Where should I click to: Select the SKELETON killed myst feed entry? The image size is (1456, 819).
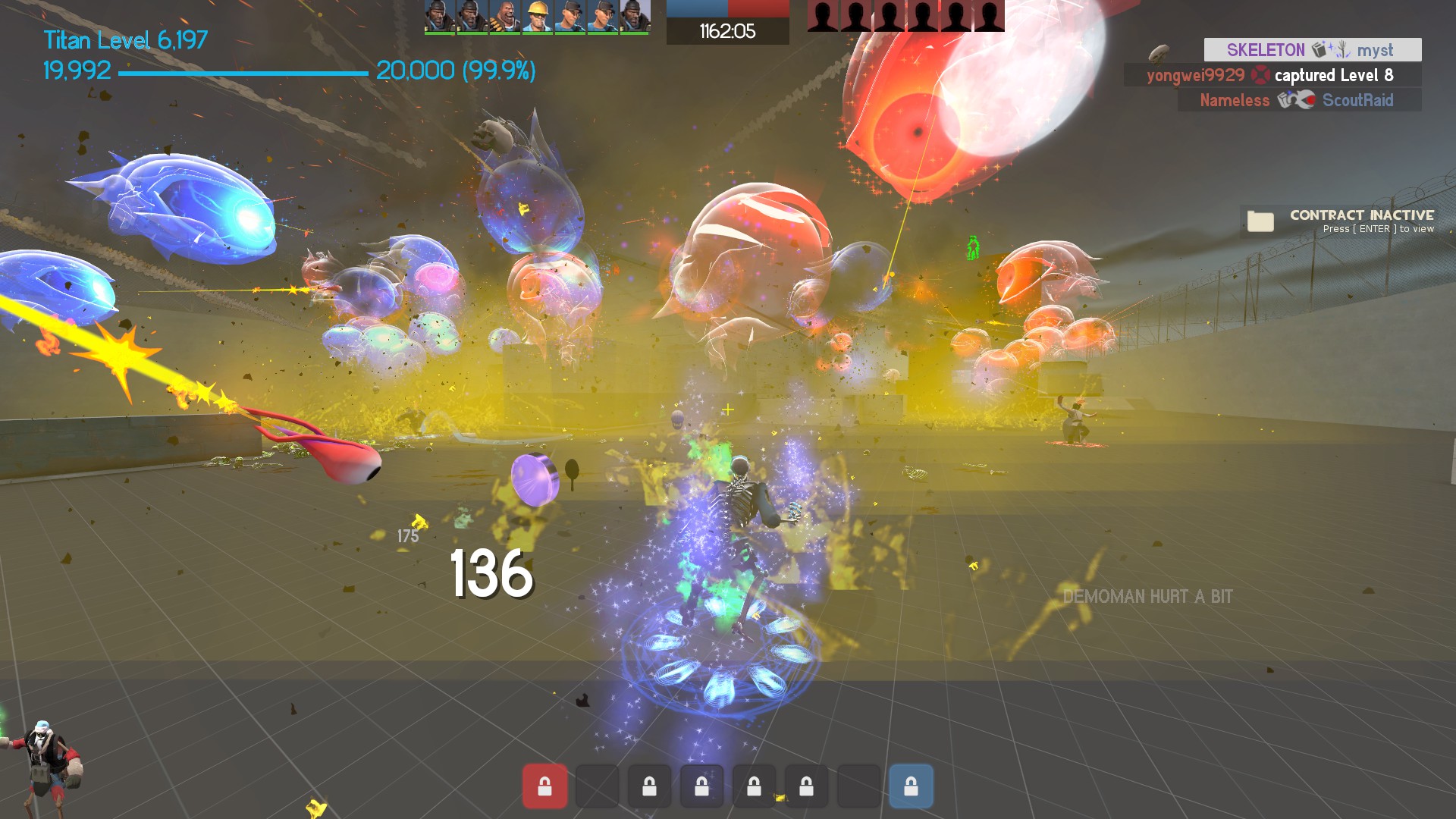tap(1312, 50)
